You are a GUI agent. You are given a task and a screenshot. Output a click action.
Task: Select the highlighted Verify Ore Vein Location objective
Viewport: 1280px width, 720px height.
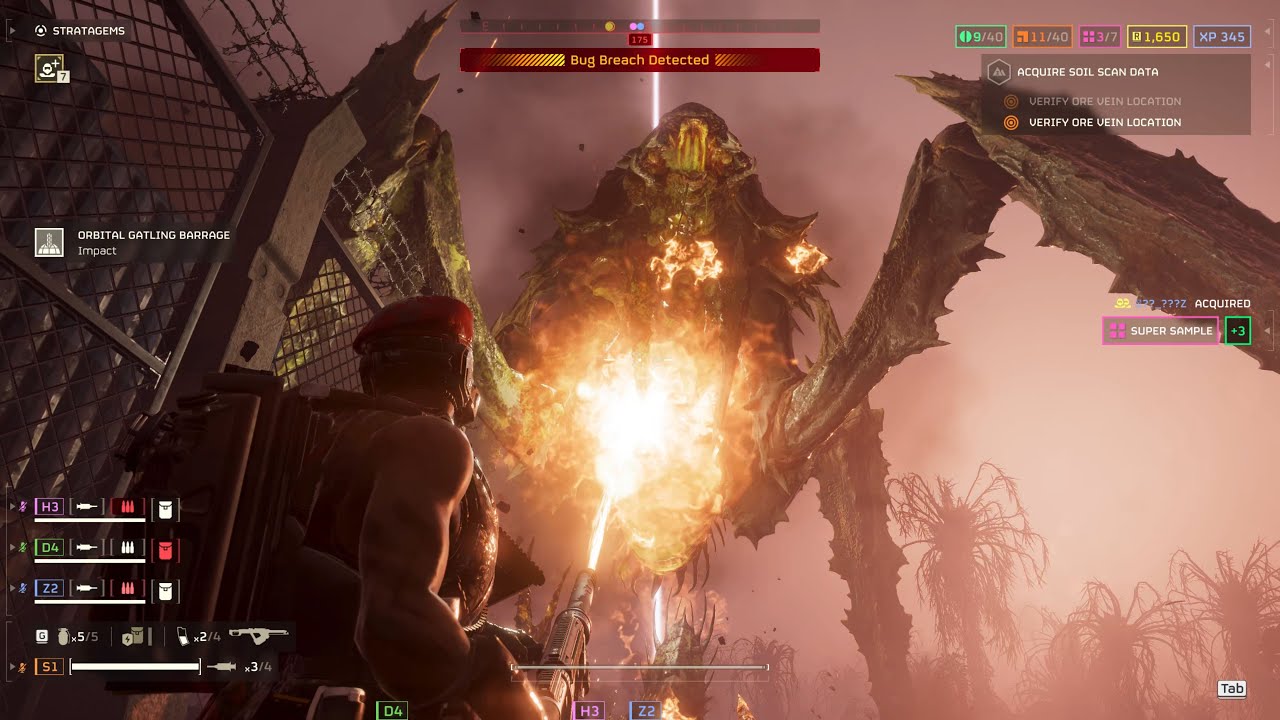coord(1104,122)
